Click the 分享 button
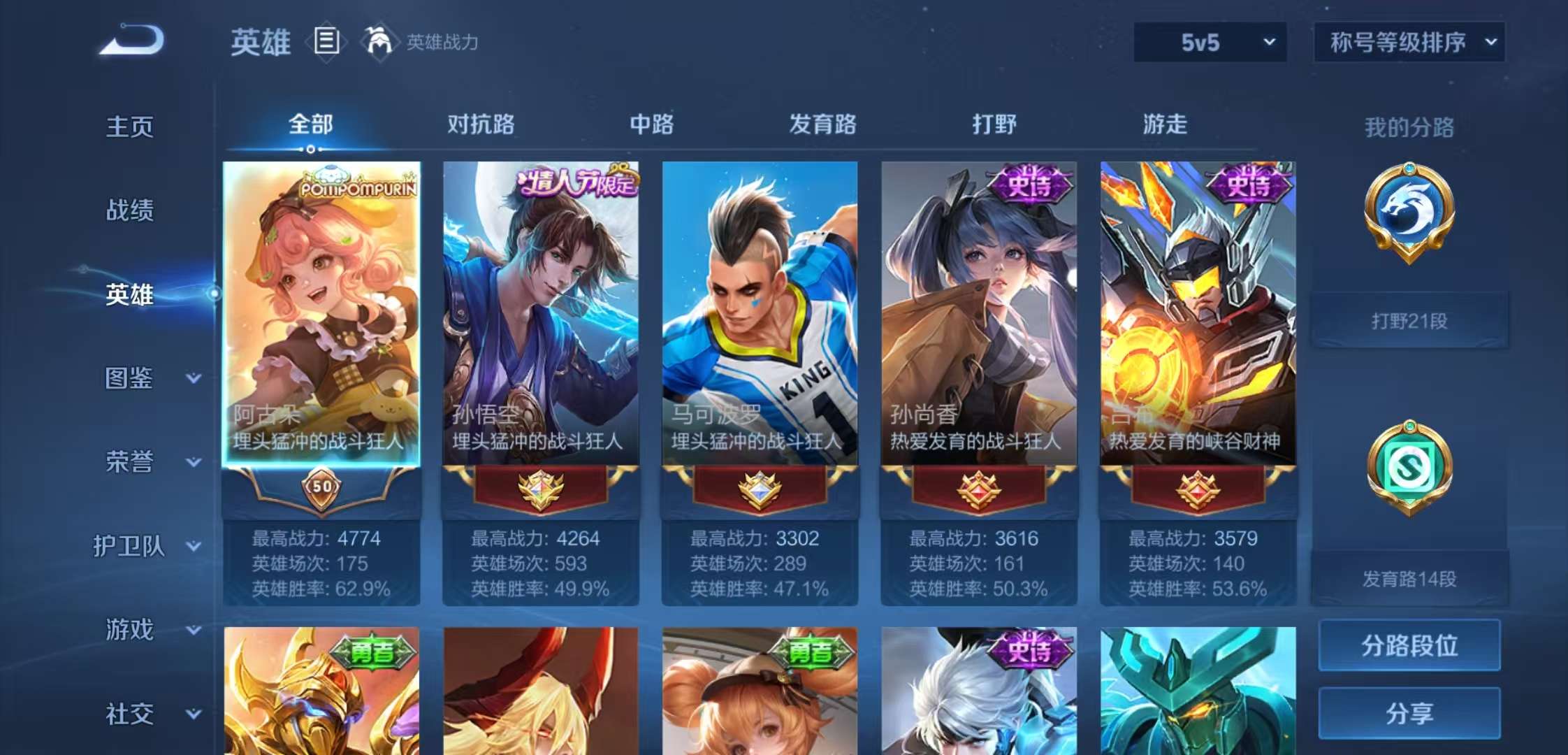 point(1409,713)
